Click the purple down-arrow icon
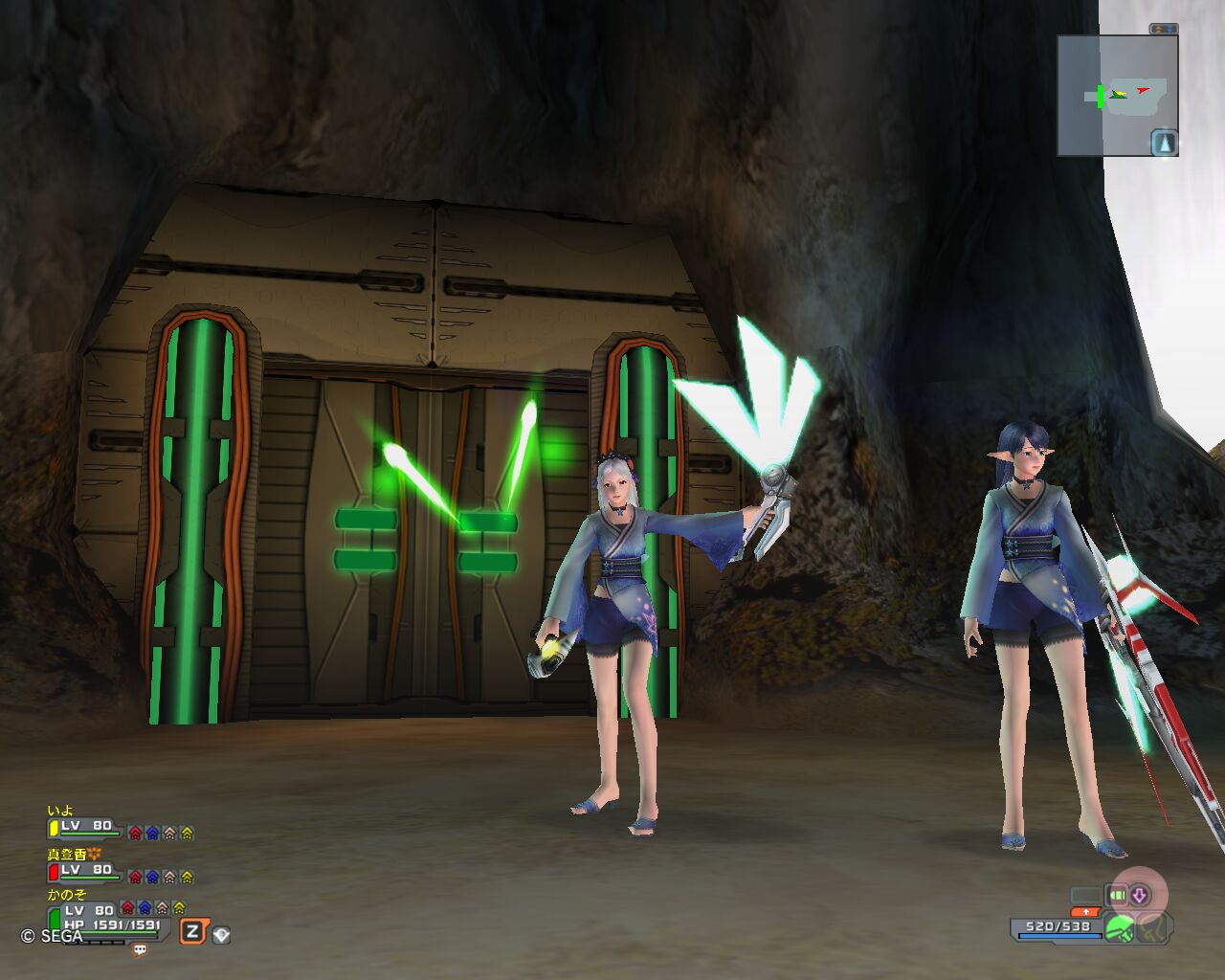 (x=1139, y=896)
